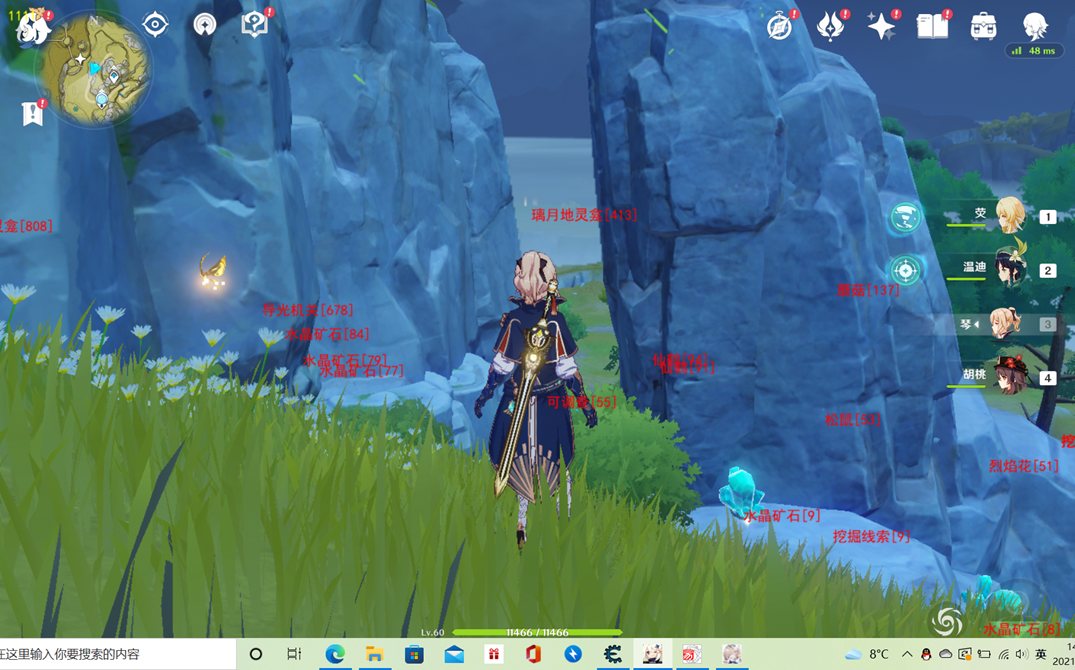
Task: Switch to party member 胡桃
Action: tap(1008, 378)
